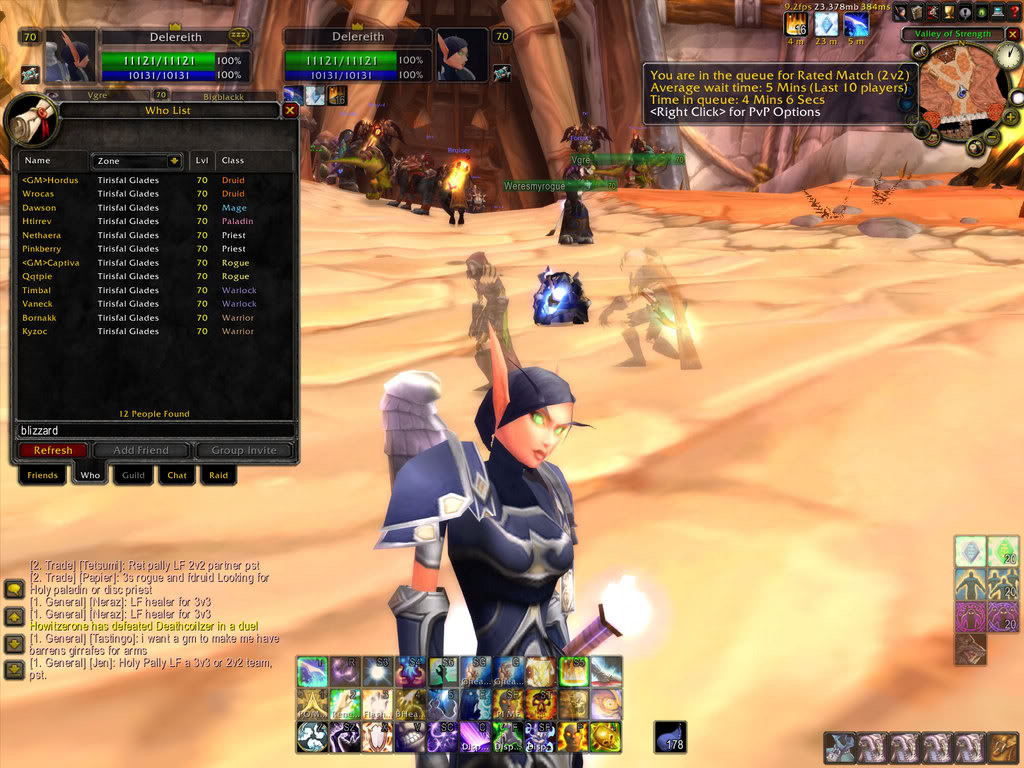Switch to the Guild tab
Viewport: 1024px width, 768px height.
pyautogui.click(x=133, y=475)
